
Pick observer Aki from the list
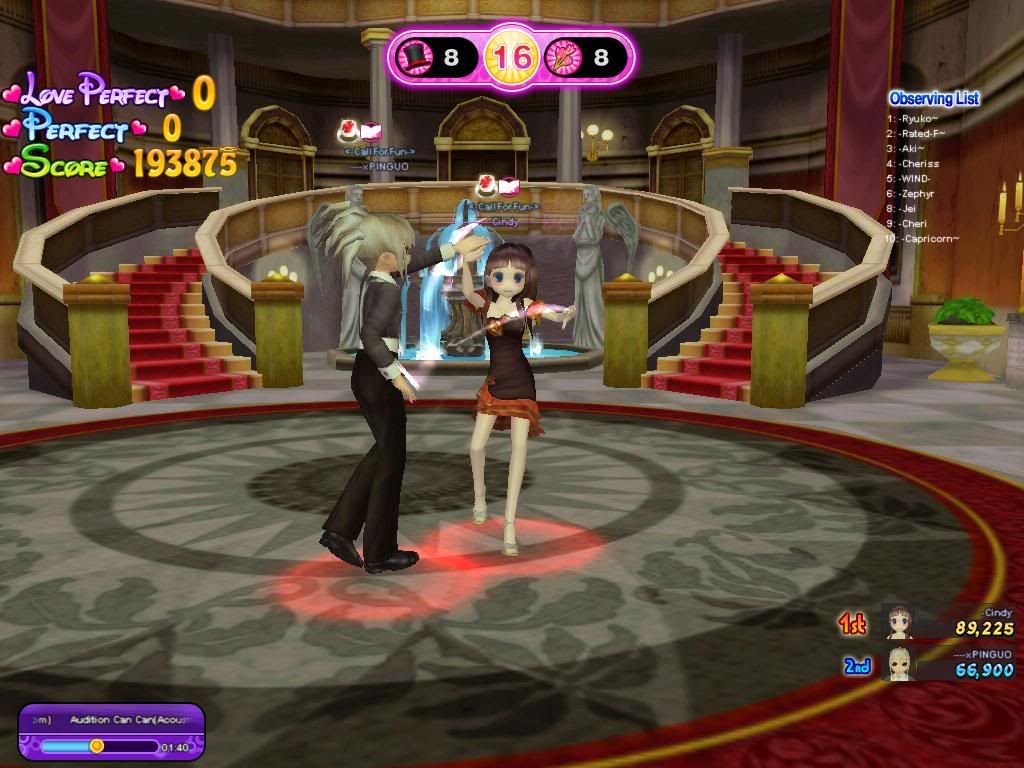tap(912, 149)
